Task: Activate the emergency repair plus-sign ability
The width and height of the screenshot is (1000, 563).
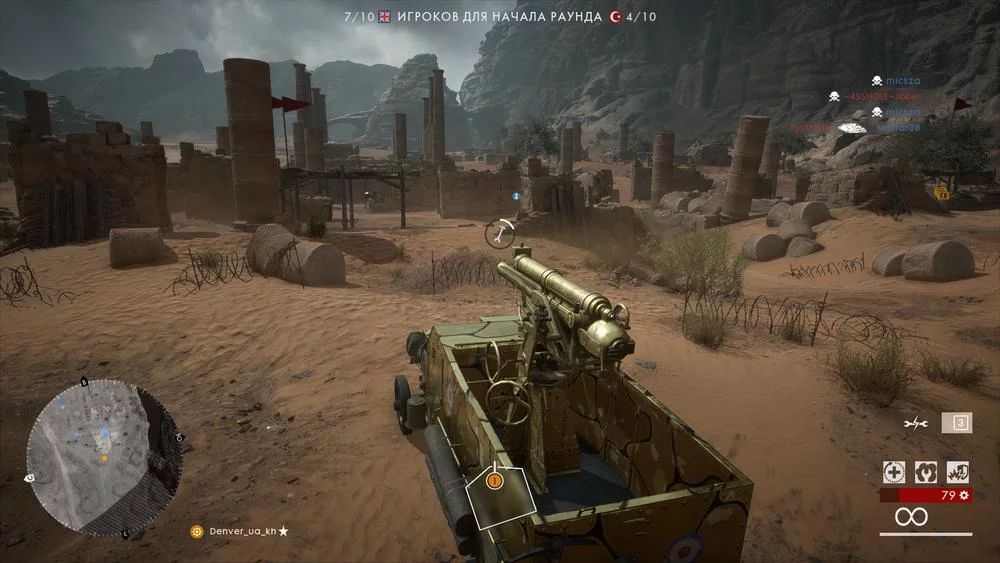Action: pyautogui.click(x=893, y=472)
